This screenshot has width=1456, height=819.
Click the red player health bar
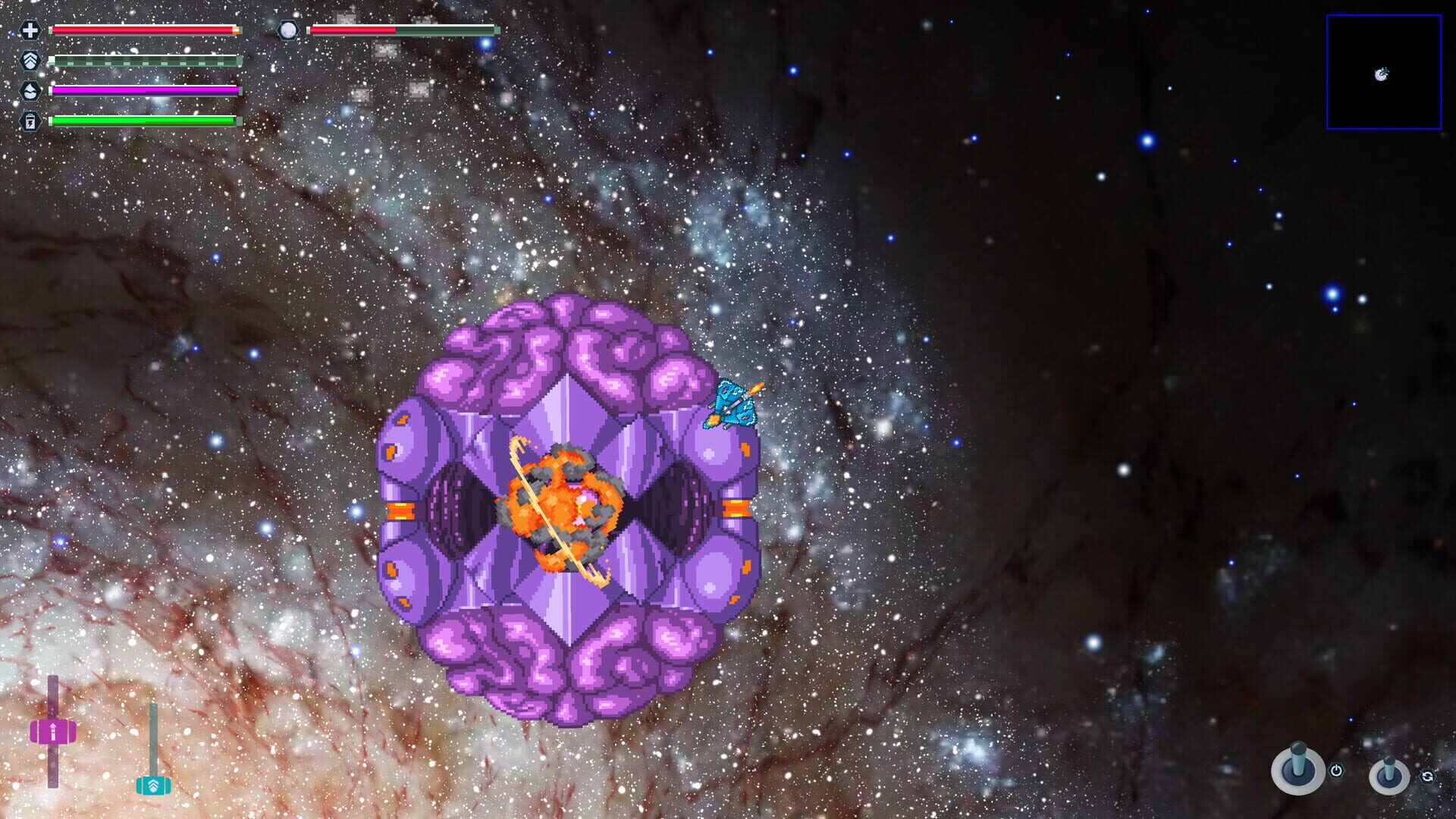(144, 30)
